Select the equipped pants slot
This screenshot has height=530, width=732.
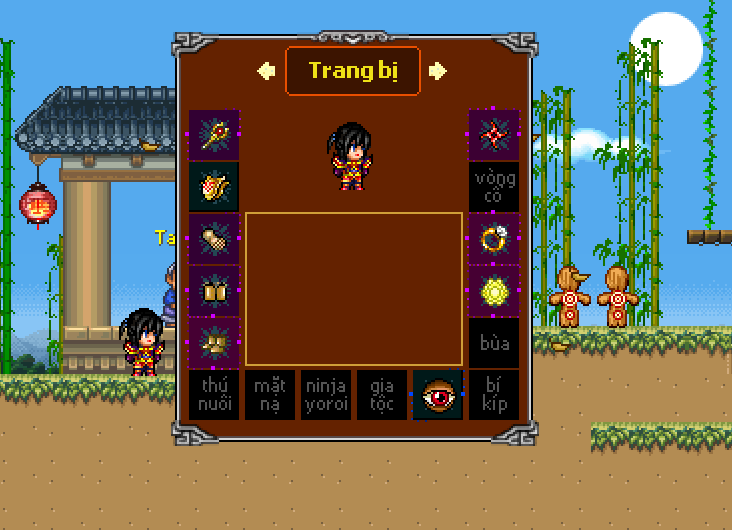tap(214, 291)
